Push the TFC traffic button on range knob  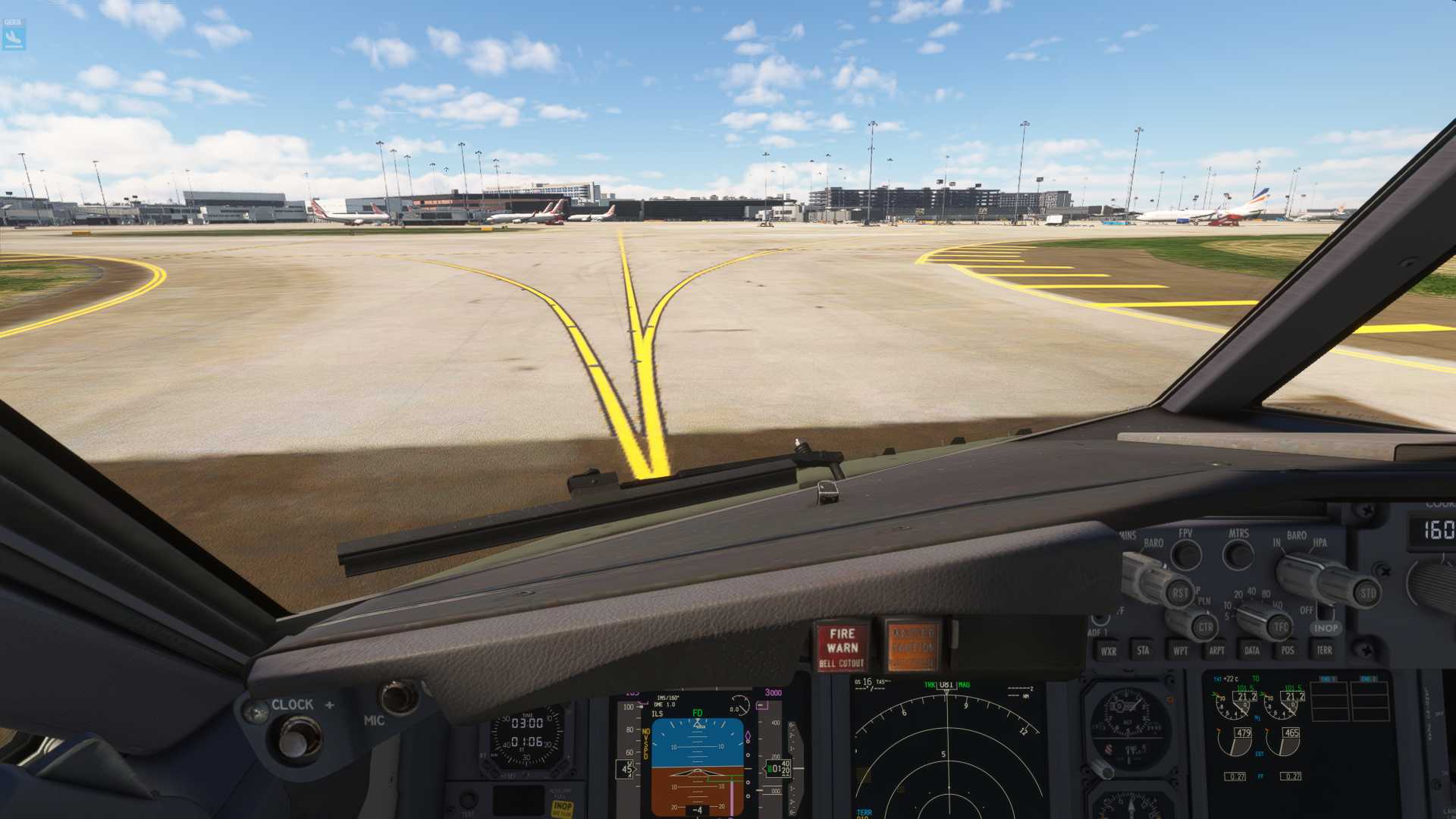pyautogui.click(x=1281, y=627)
